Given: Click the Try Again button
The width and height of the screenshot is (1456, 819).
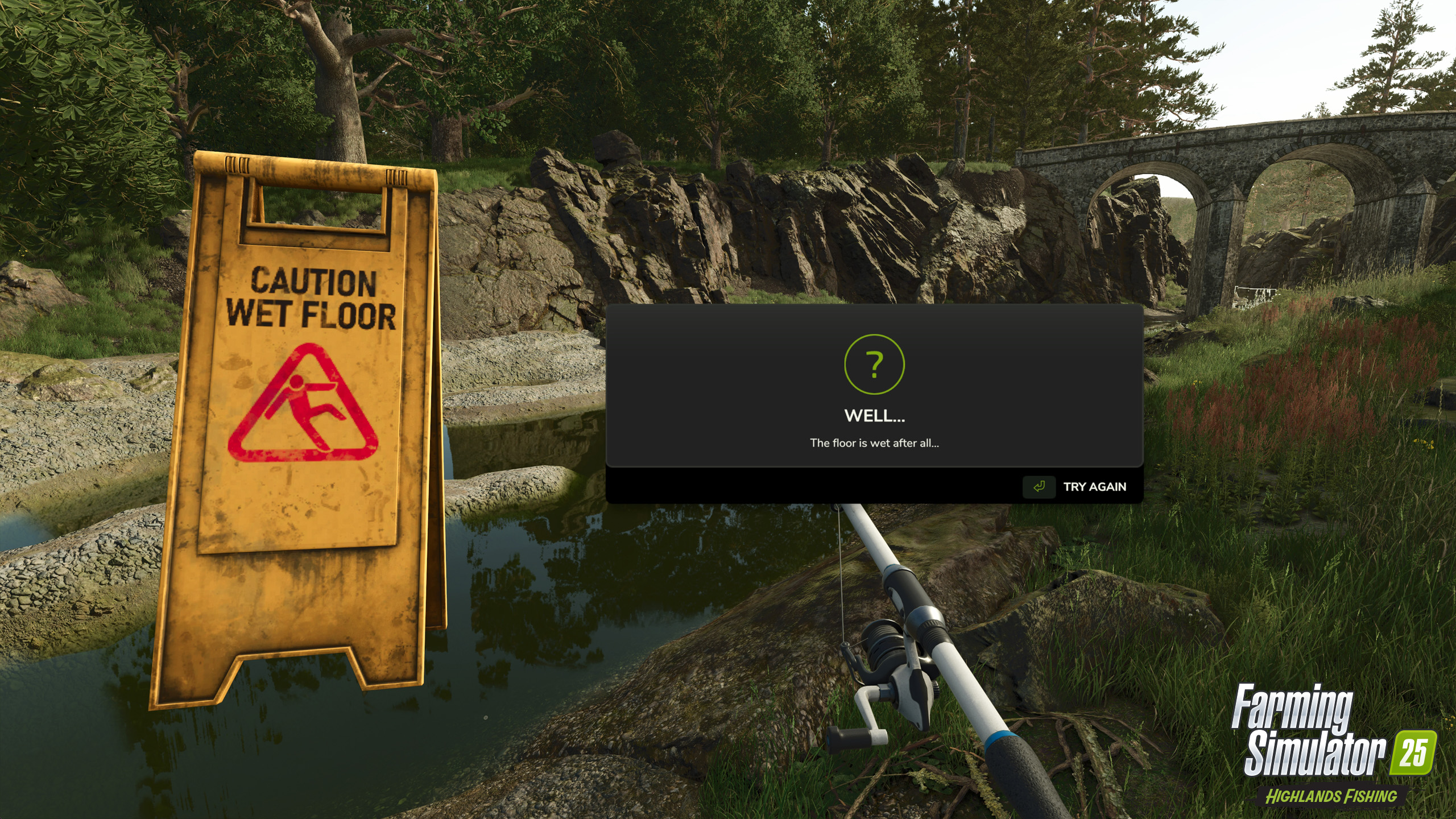Looking at the screenshot, I should click(1075, 487).
